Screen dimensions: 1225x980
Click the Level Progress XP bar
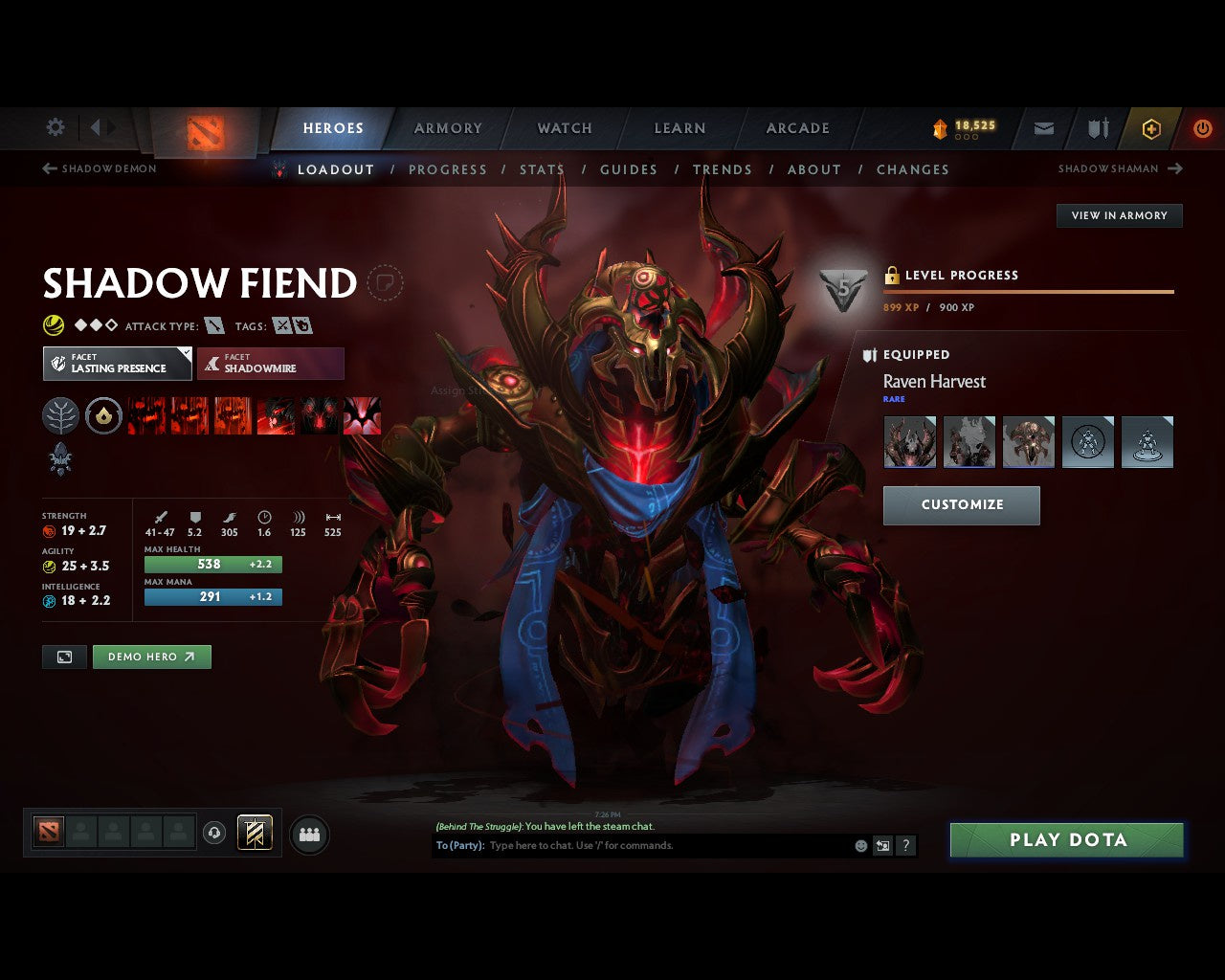coord(1029,292)
